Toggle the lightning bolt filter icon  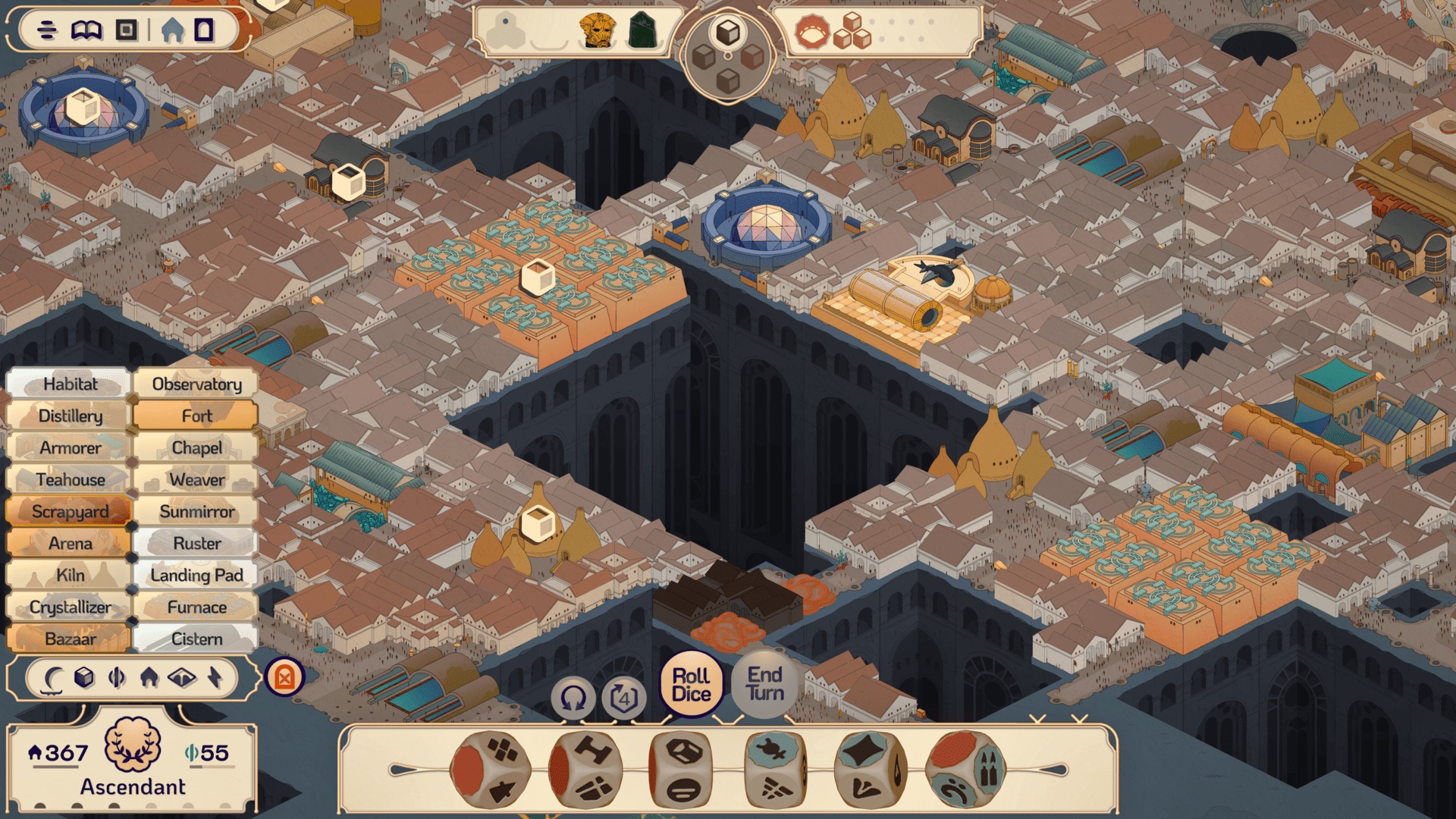point(215,677)
